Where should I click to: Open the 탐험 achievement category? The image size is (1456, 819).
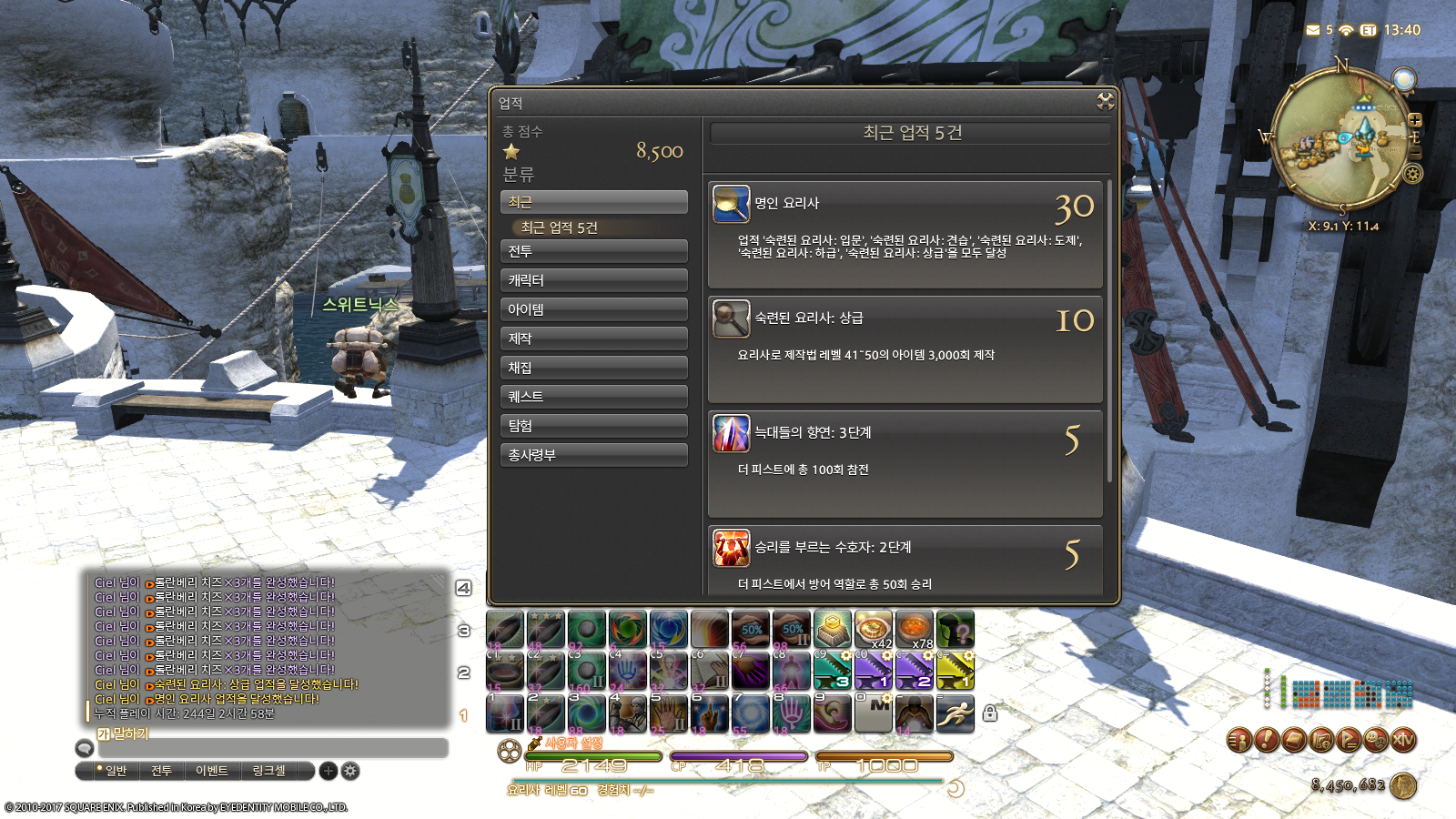point(593,426)
